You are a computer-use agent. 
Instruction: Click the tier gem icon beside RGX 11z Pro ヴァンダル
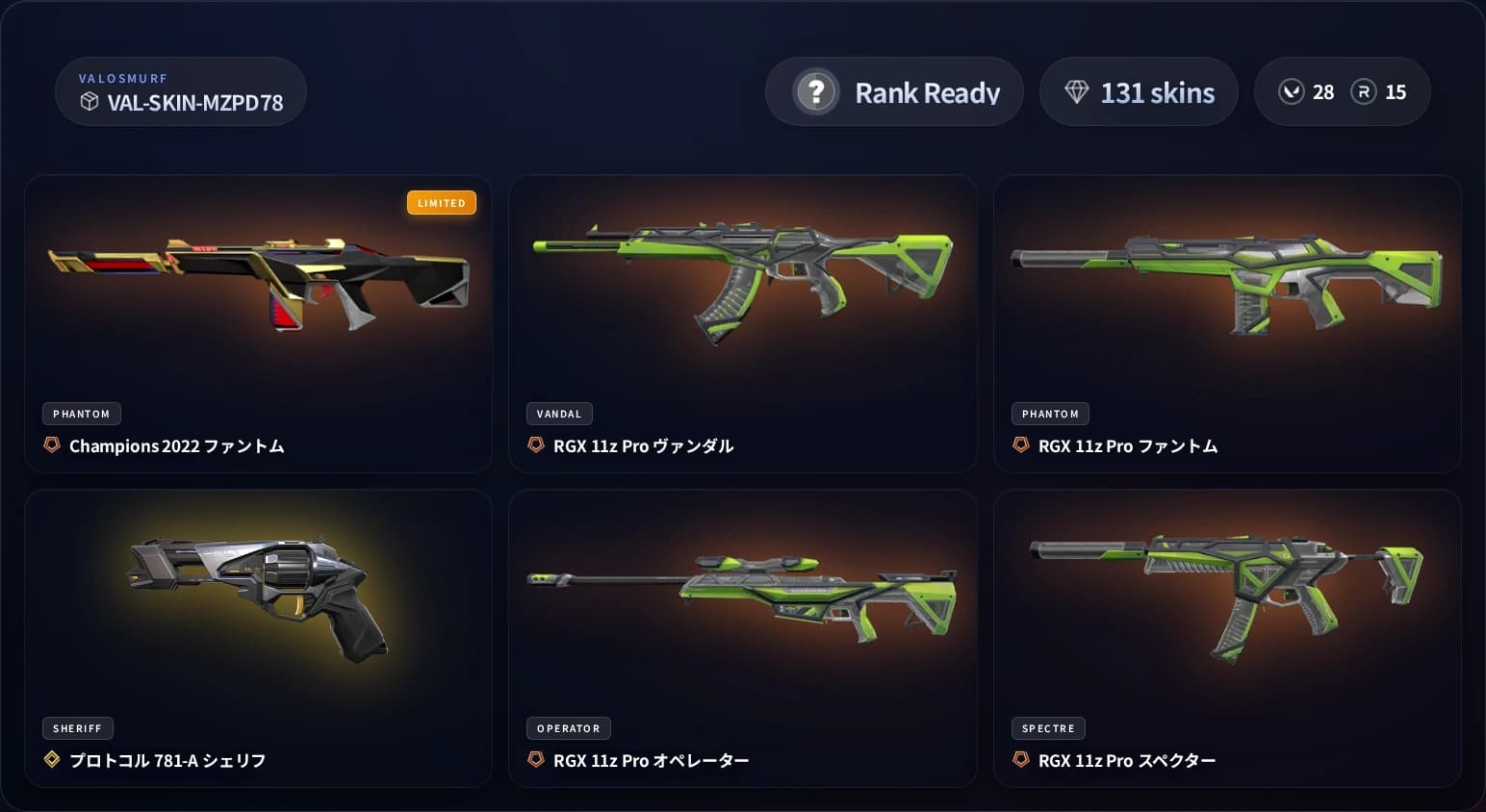(536, 445)
